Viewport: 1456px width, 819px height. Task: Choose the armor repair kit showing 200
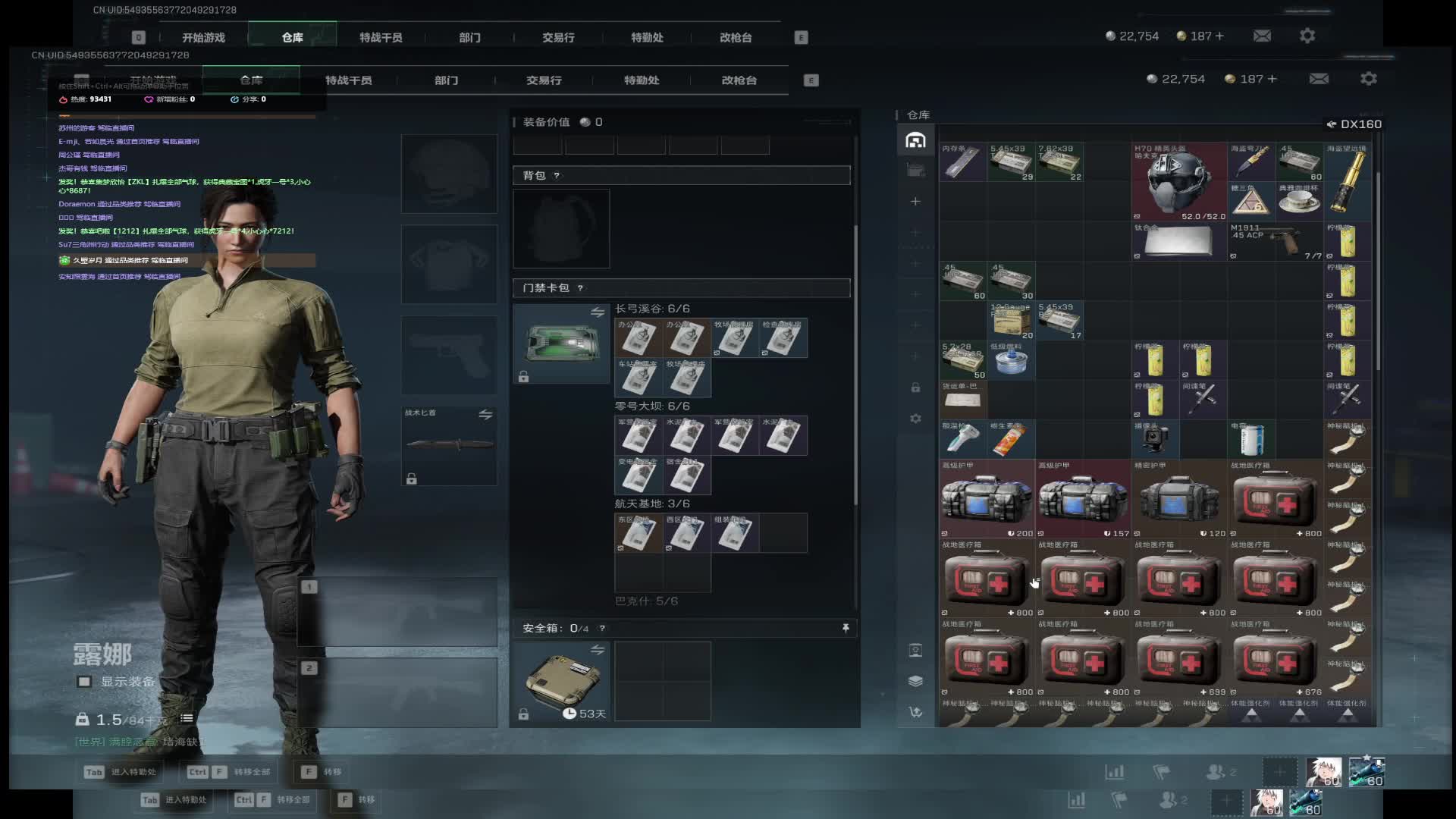coord(987,499)
